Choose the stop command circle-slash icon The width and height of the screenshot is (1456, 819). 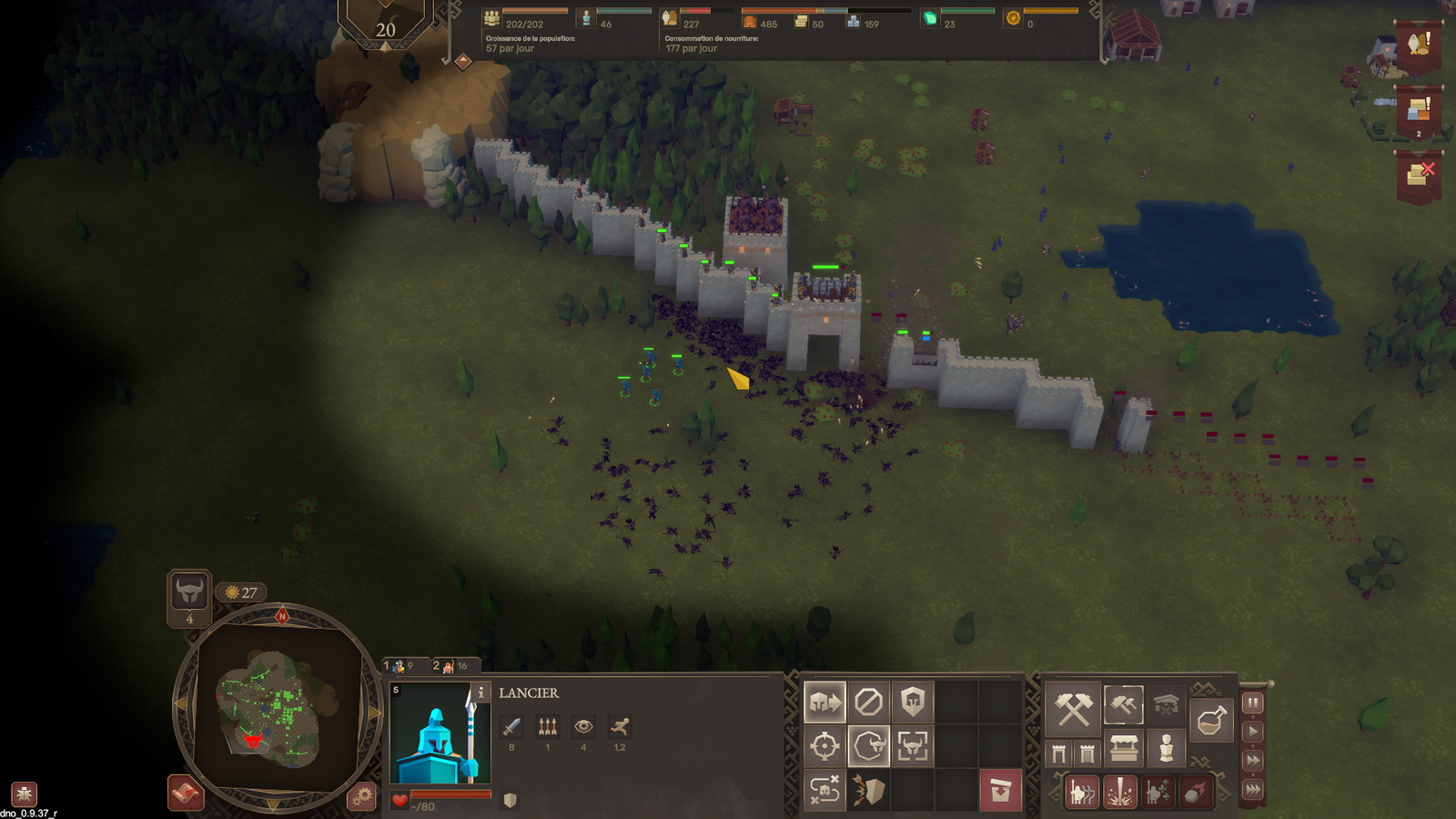click(x=868, y=703)
